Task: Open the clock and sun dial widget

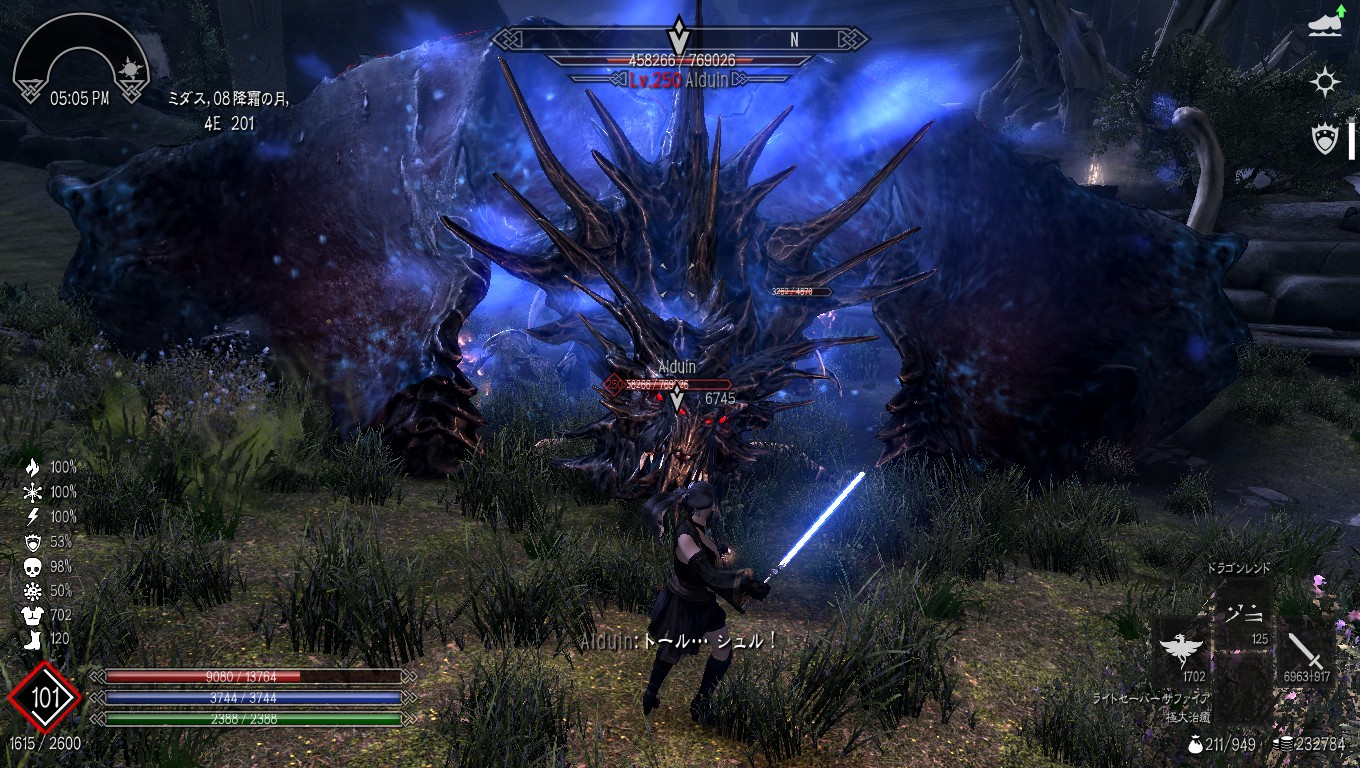Action: [x=82, y=62]
